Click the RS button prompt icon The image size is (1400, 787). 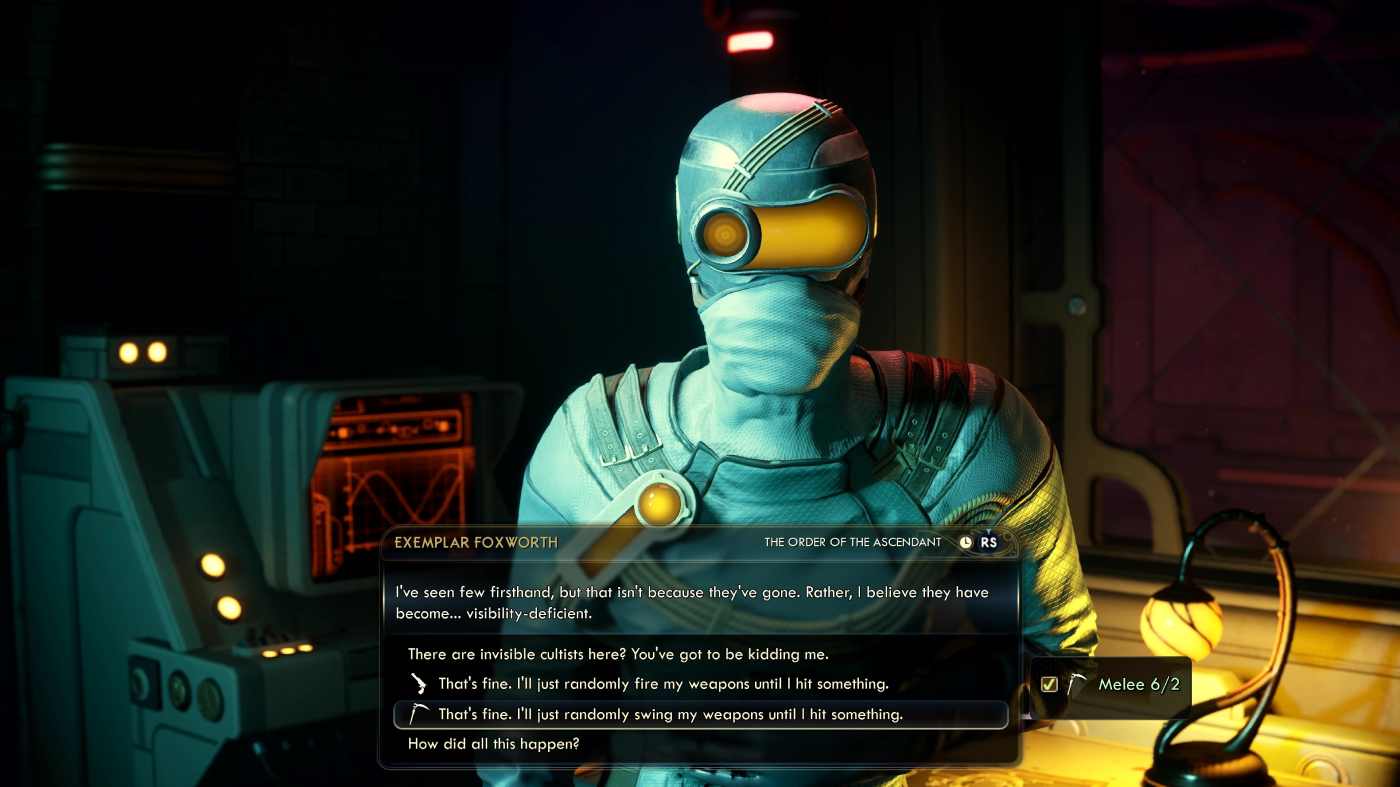pyautogui.click(x=988, y=542)
